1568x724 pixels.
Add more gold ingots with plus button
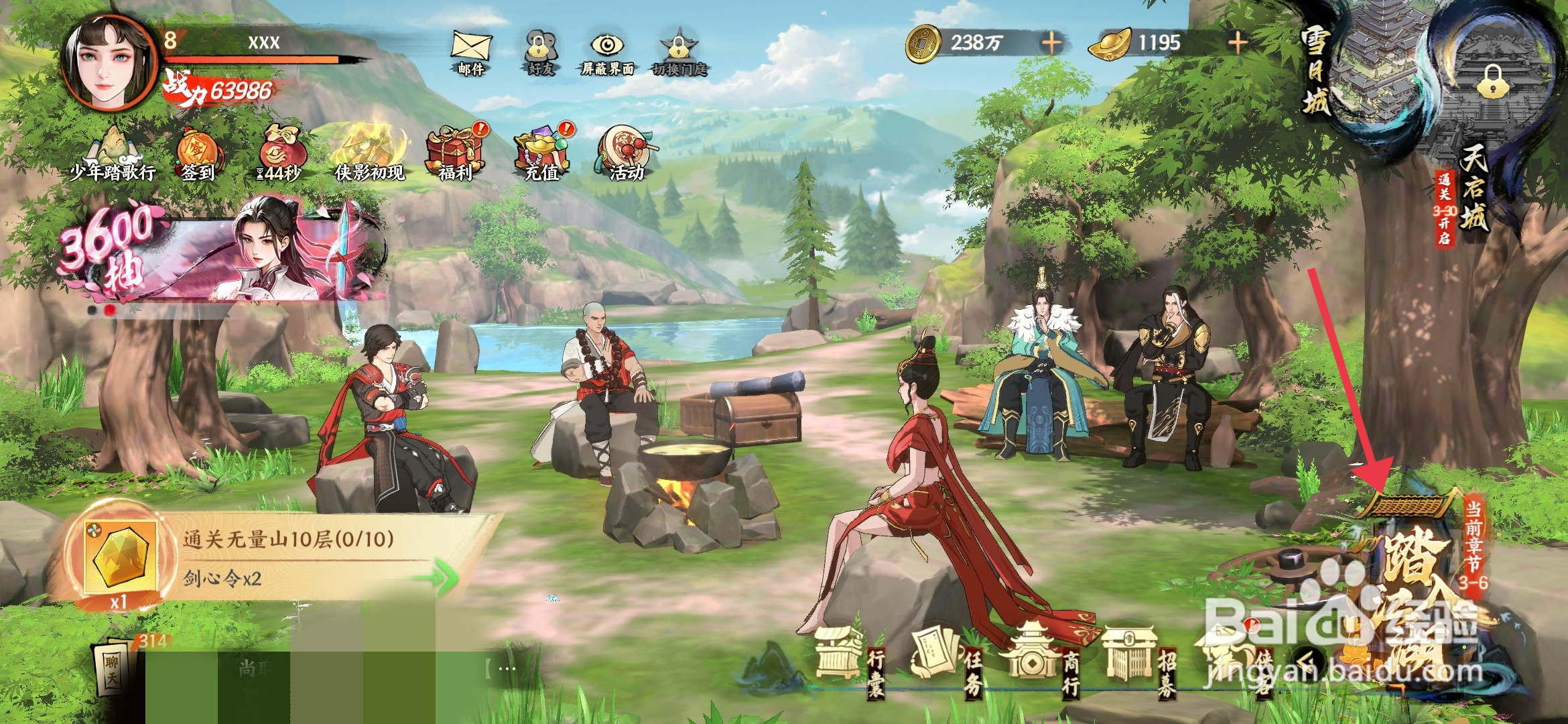(x=1237, y=44)
